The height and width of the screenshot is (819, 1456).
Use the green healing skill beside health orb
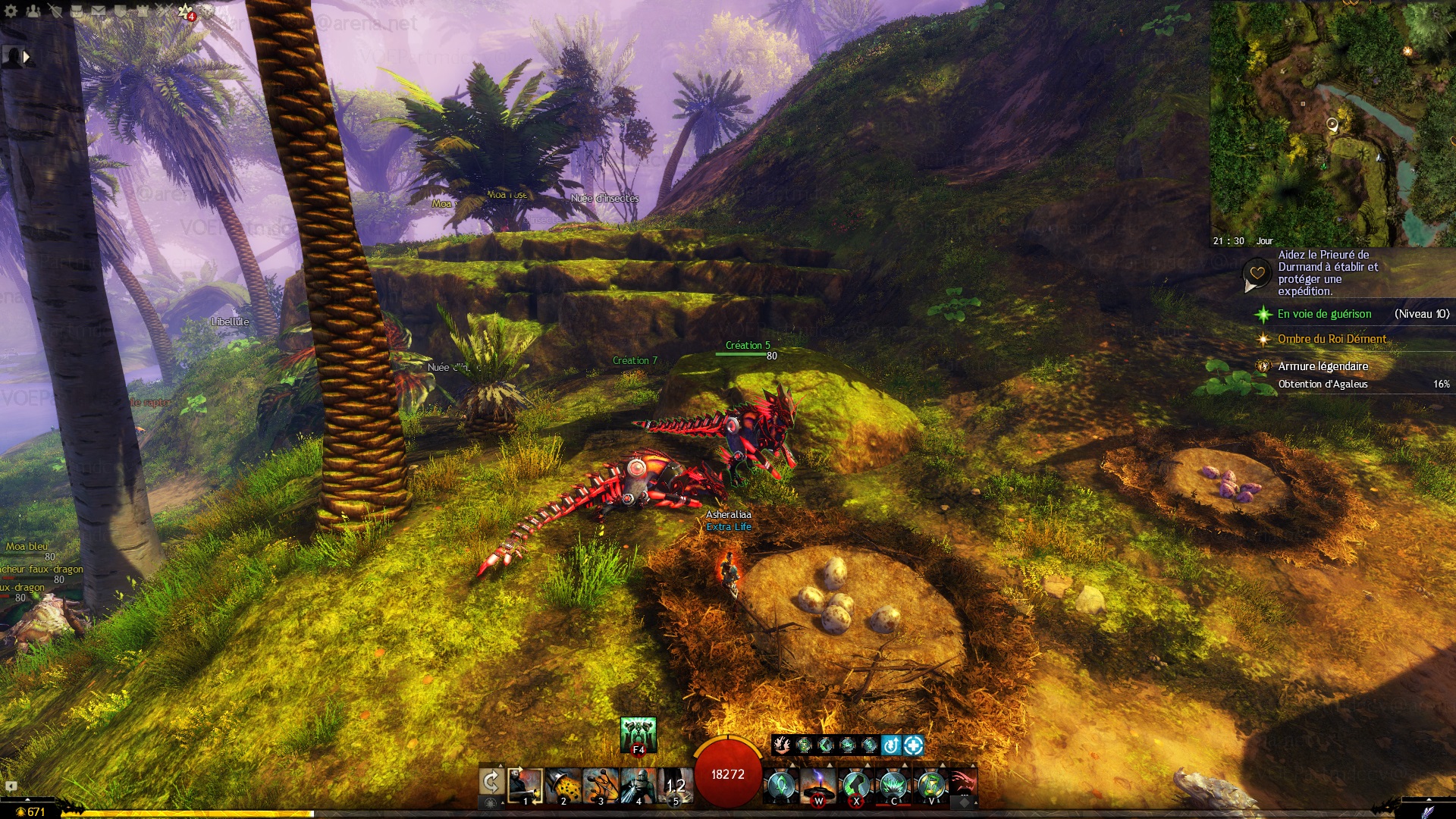780,786
